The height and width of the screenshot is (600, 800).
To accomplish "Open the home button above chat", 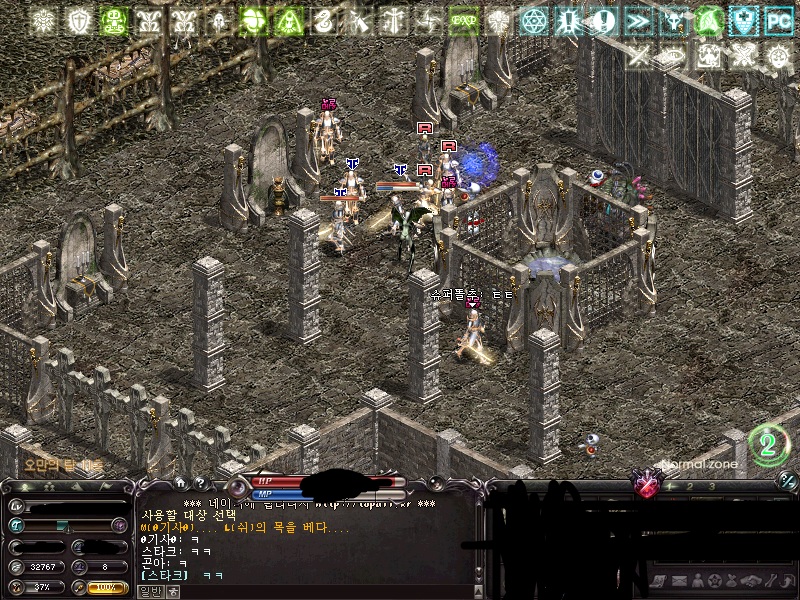I will click(x=181, y=482).
